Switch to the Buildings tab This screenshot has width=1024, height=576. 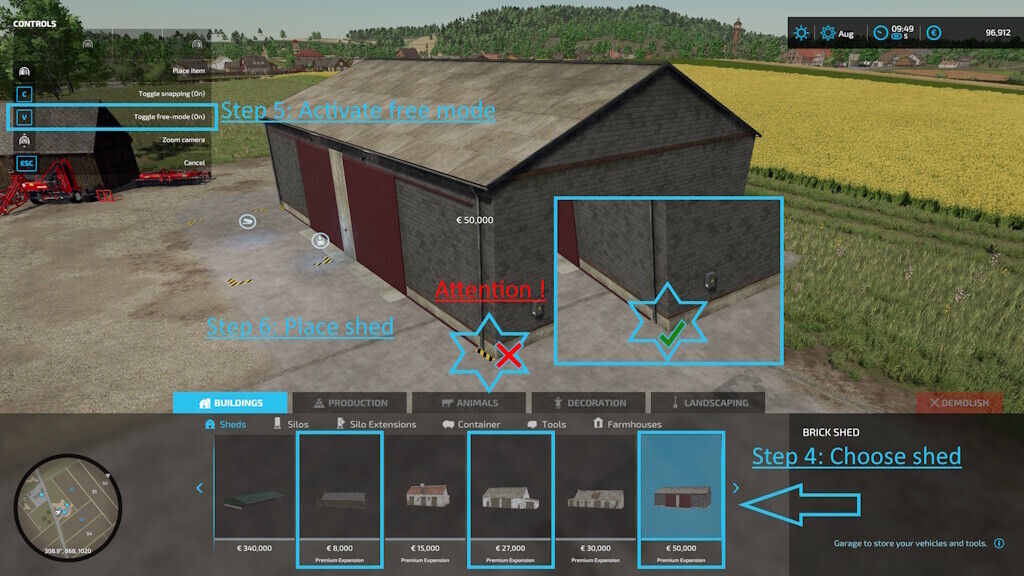tap(231, 403)
